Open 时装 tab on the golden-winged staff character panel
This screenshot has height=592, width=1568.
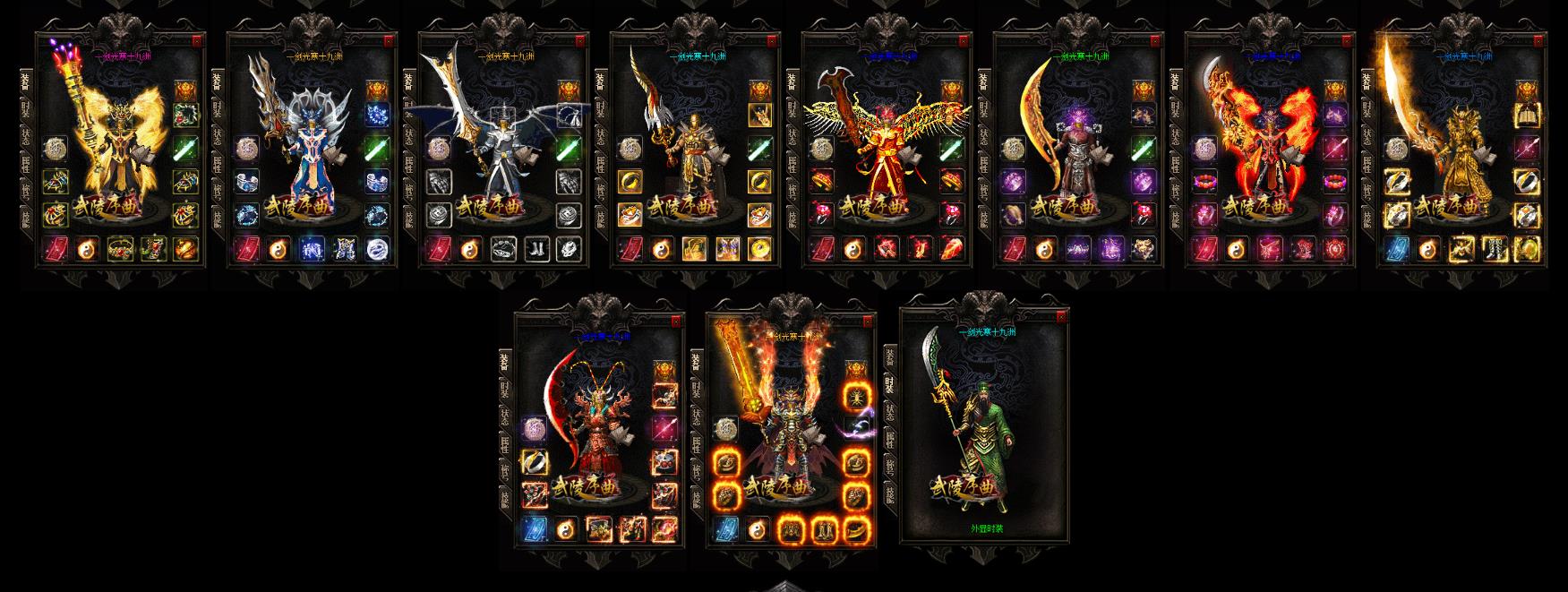pos(26,108)
